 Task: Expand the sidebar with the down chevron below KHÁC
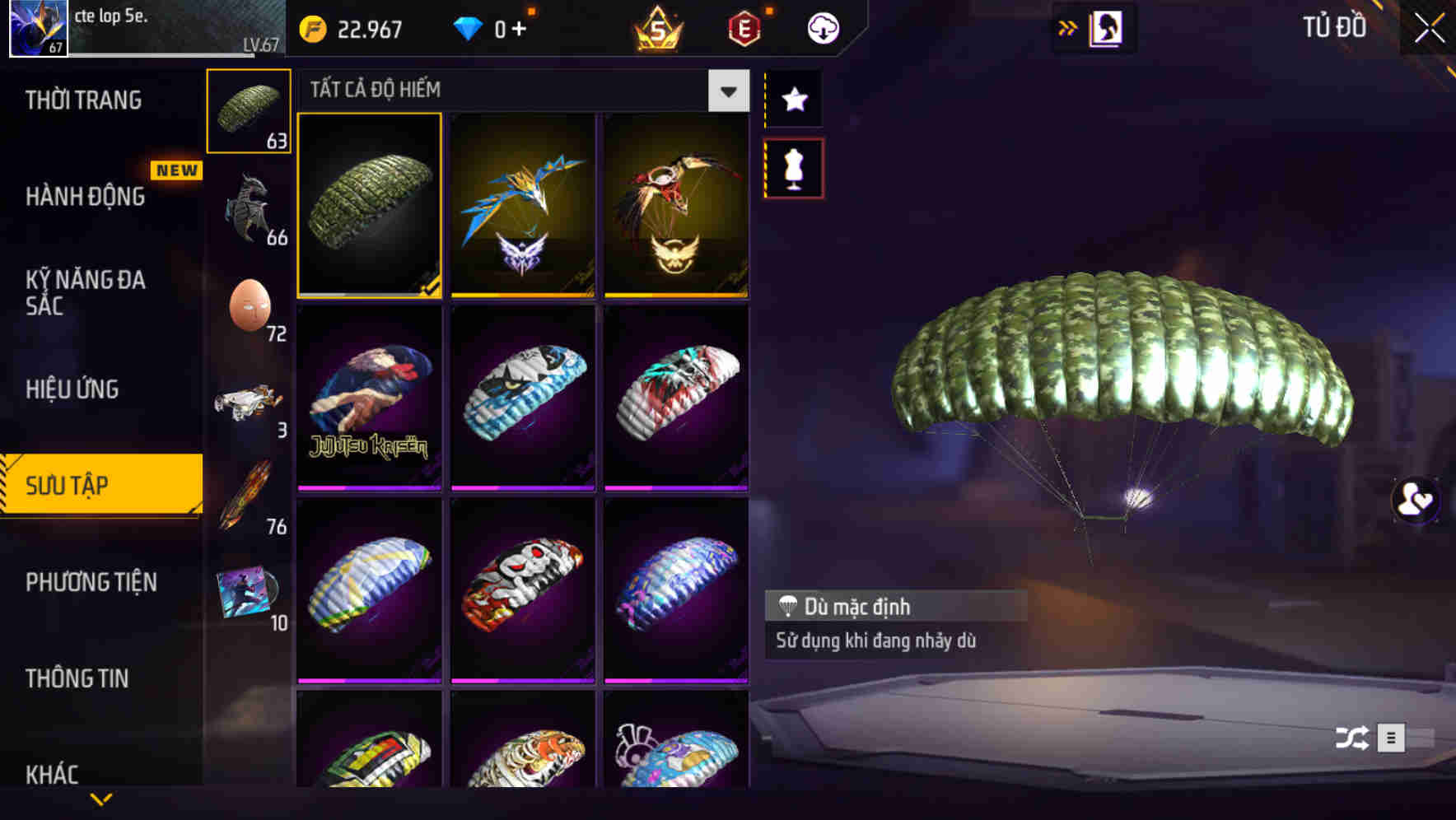pos(101,799)
